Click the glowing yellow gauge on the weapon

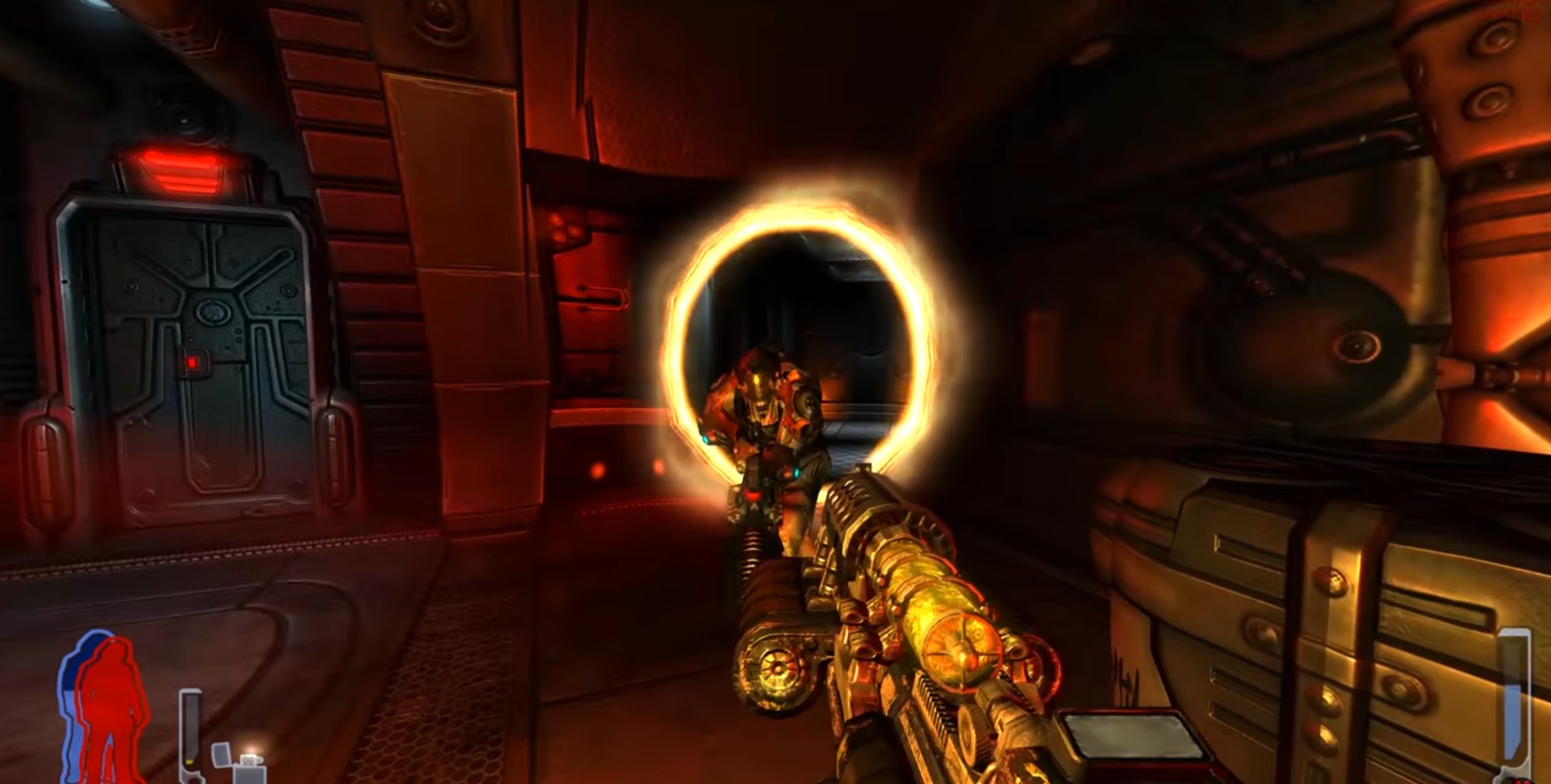click(964, 651)
